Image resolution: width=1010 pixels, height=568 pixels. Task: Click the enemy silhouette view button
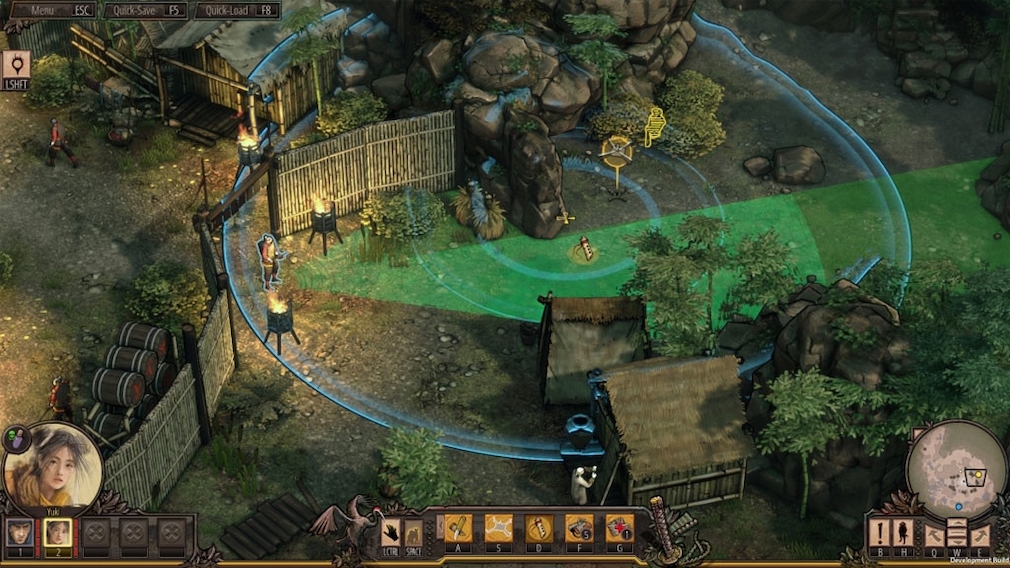tap(903, 531)
